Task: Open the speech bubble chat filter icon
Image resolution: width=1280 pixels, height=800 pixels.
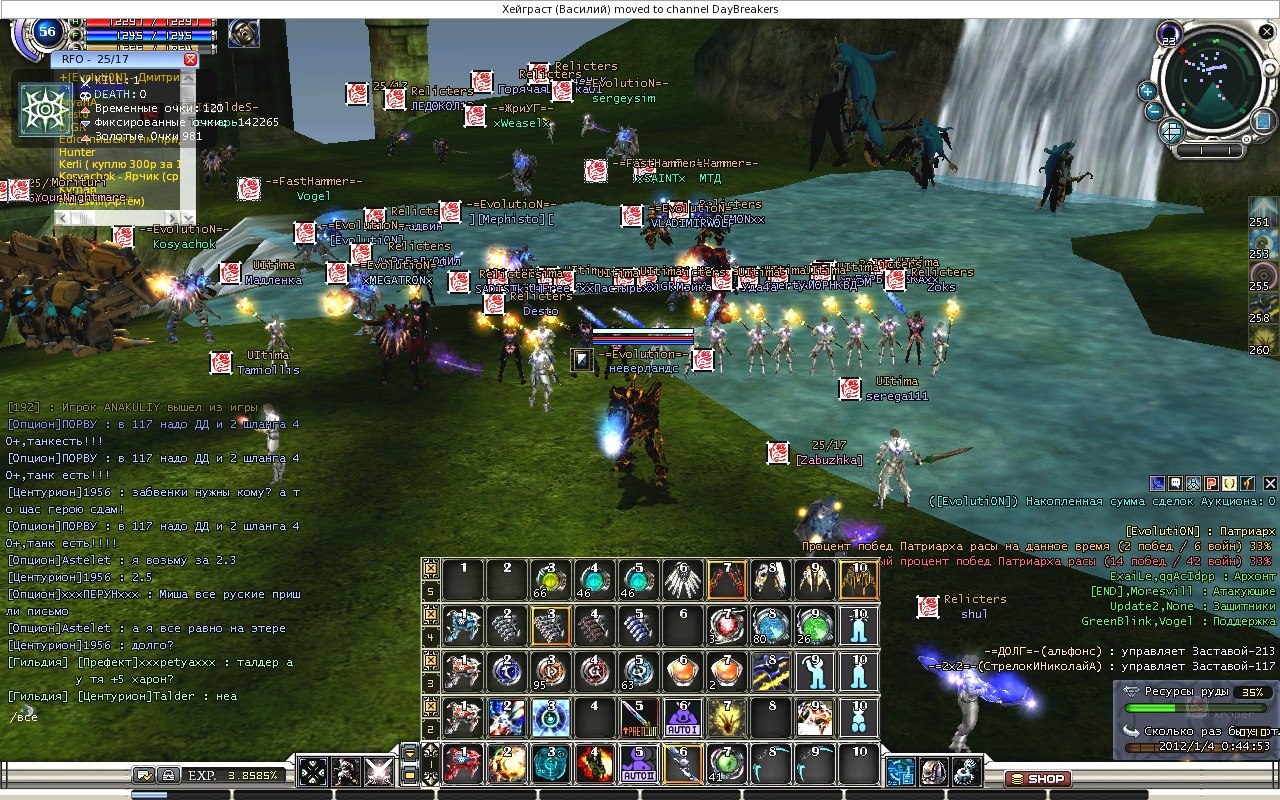Action: pos(1177,483)
